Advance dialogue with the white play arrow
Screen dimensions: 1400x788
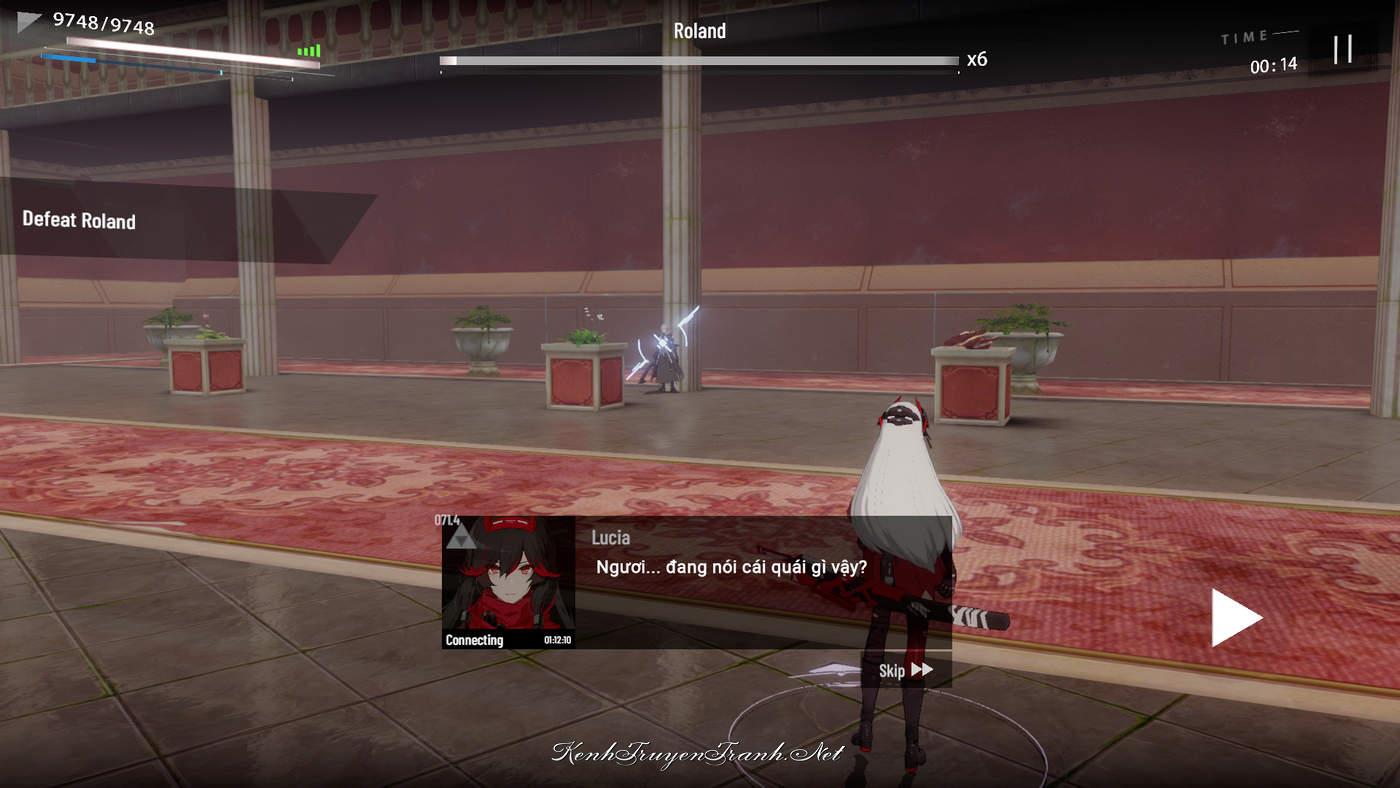coord(1235,617)
